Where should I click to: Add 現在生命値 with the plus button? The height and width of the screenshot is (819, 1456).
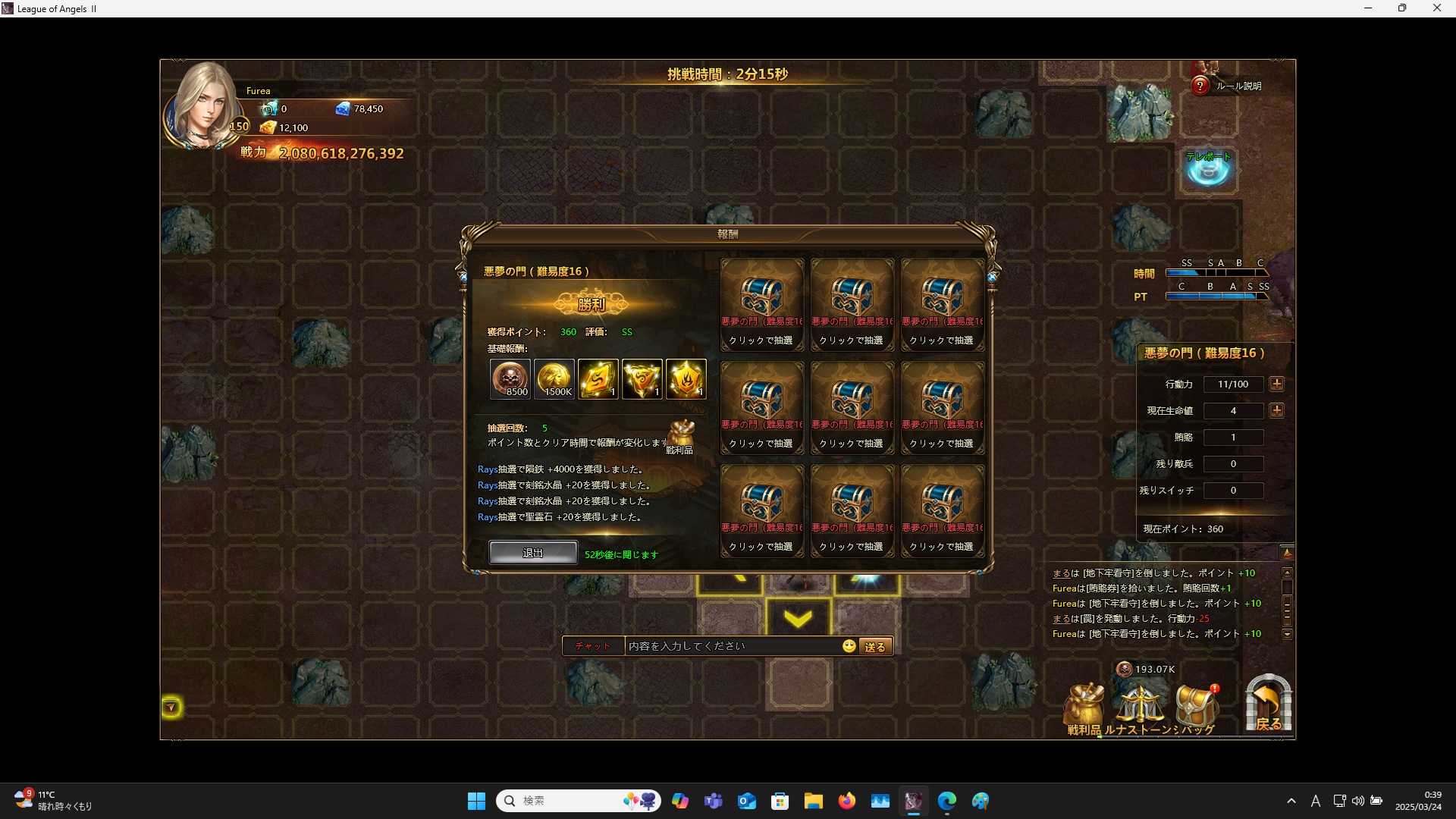tap(1277, 411)
